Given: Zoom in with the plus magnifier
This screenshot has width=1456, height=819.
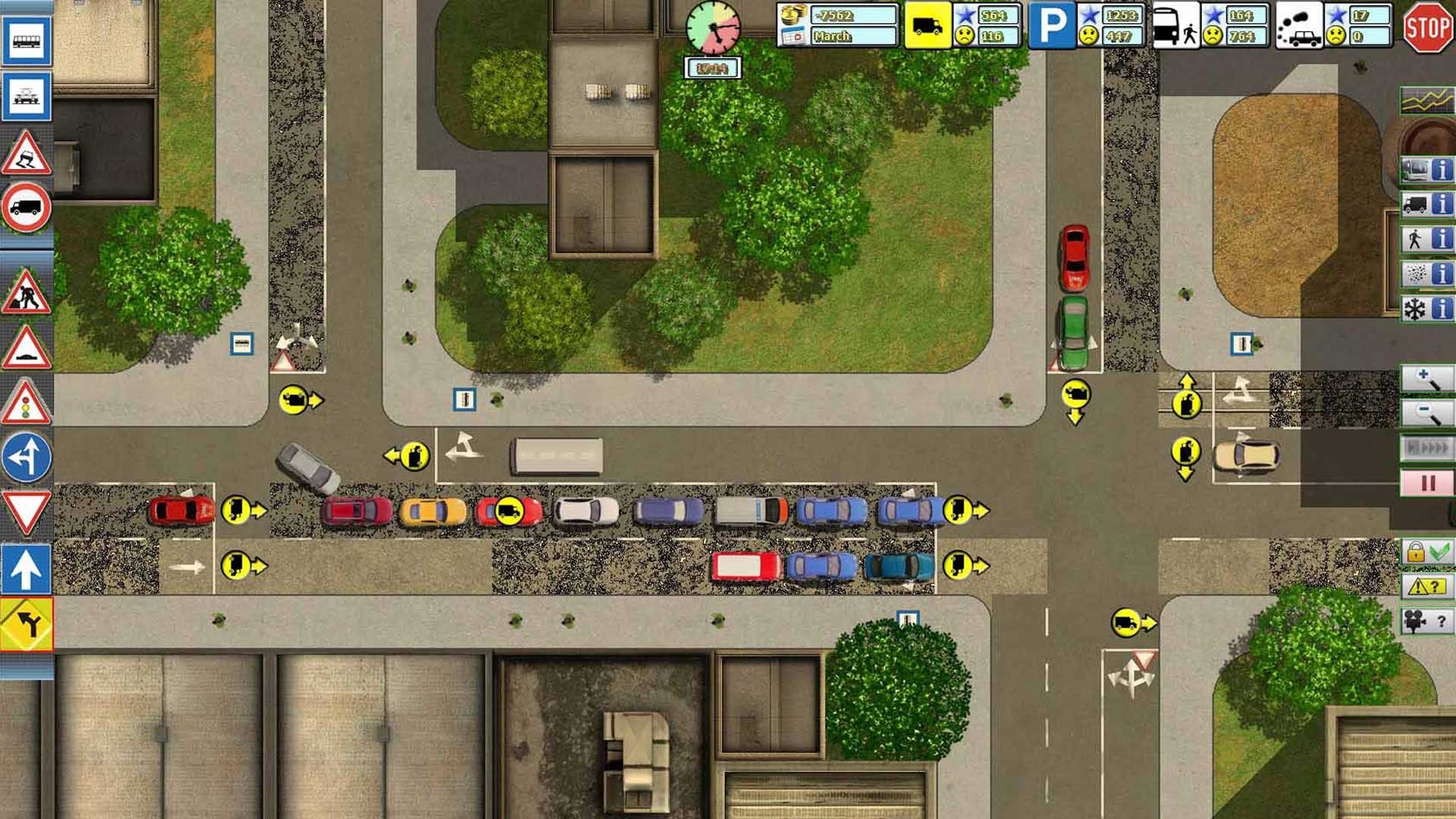Looking at the screenshot, I should (1426, 378).
